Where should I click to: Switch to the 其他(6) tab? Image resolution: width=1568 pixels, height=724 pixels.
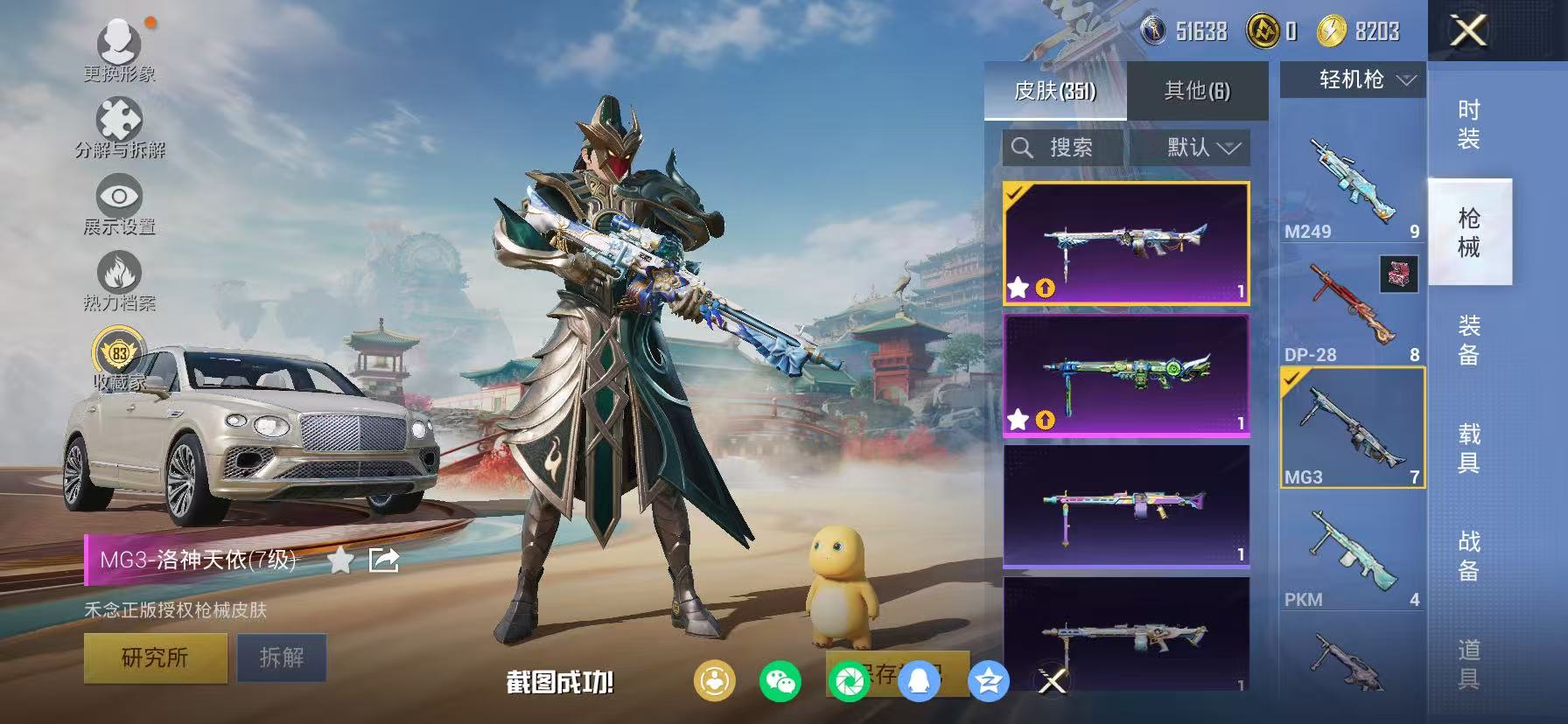1196,90
